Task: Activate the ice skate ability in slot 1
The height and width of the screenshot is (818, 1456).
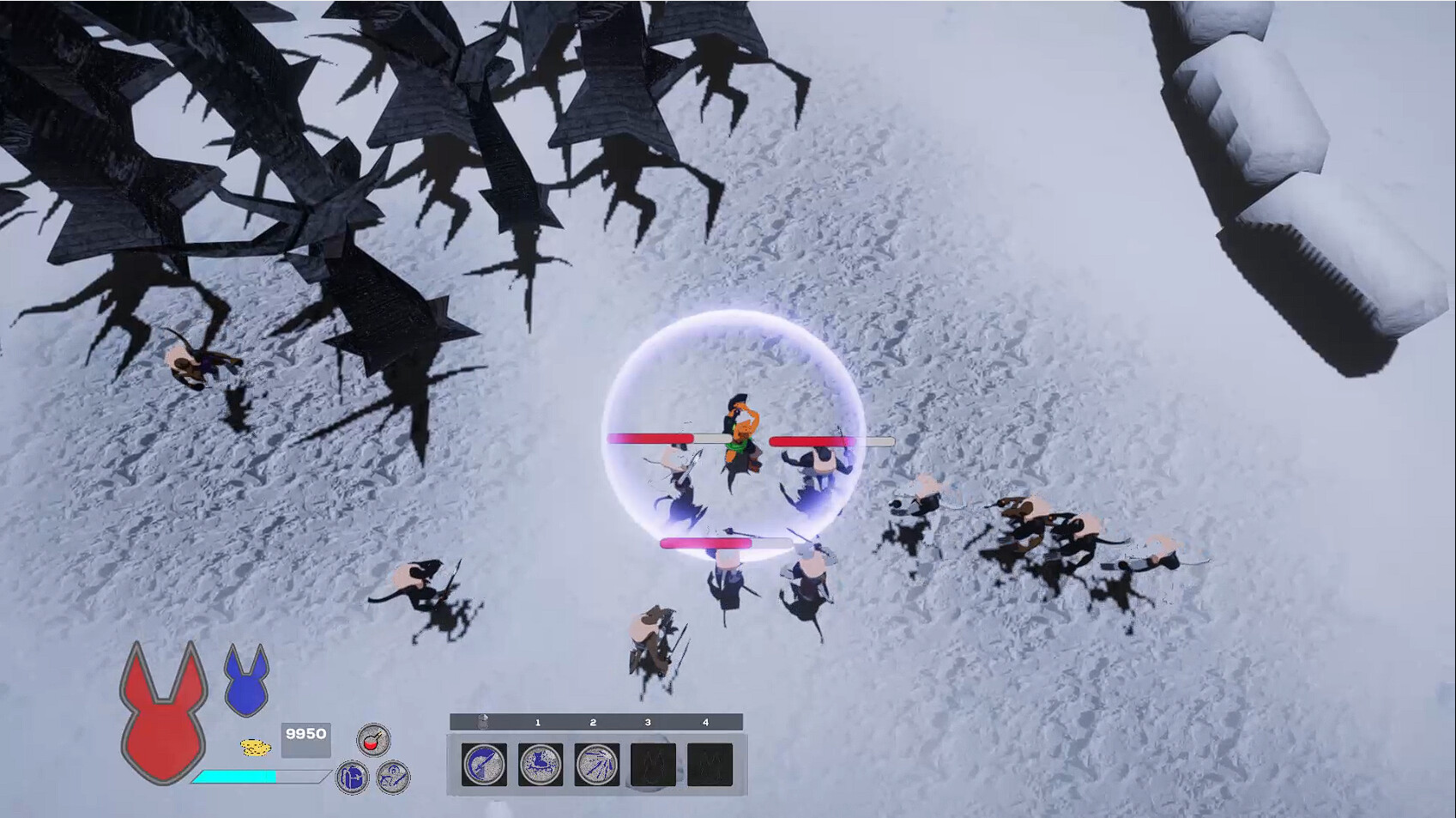Action: pos(539,764)
